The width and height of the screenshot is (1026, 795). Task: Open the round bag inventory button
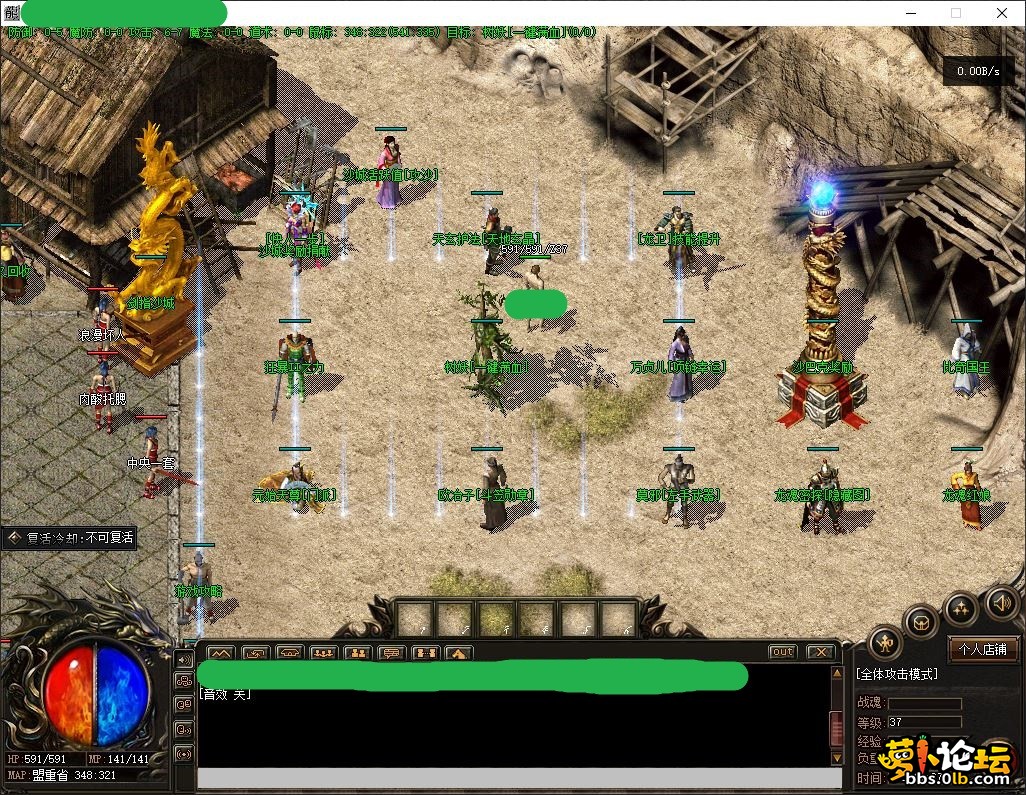[x=921, y=622]
